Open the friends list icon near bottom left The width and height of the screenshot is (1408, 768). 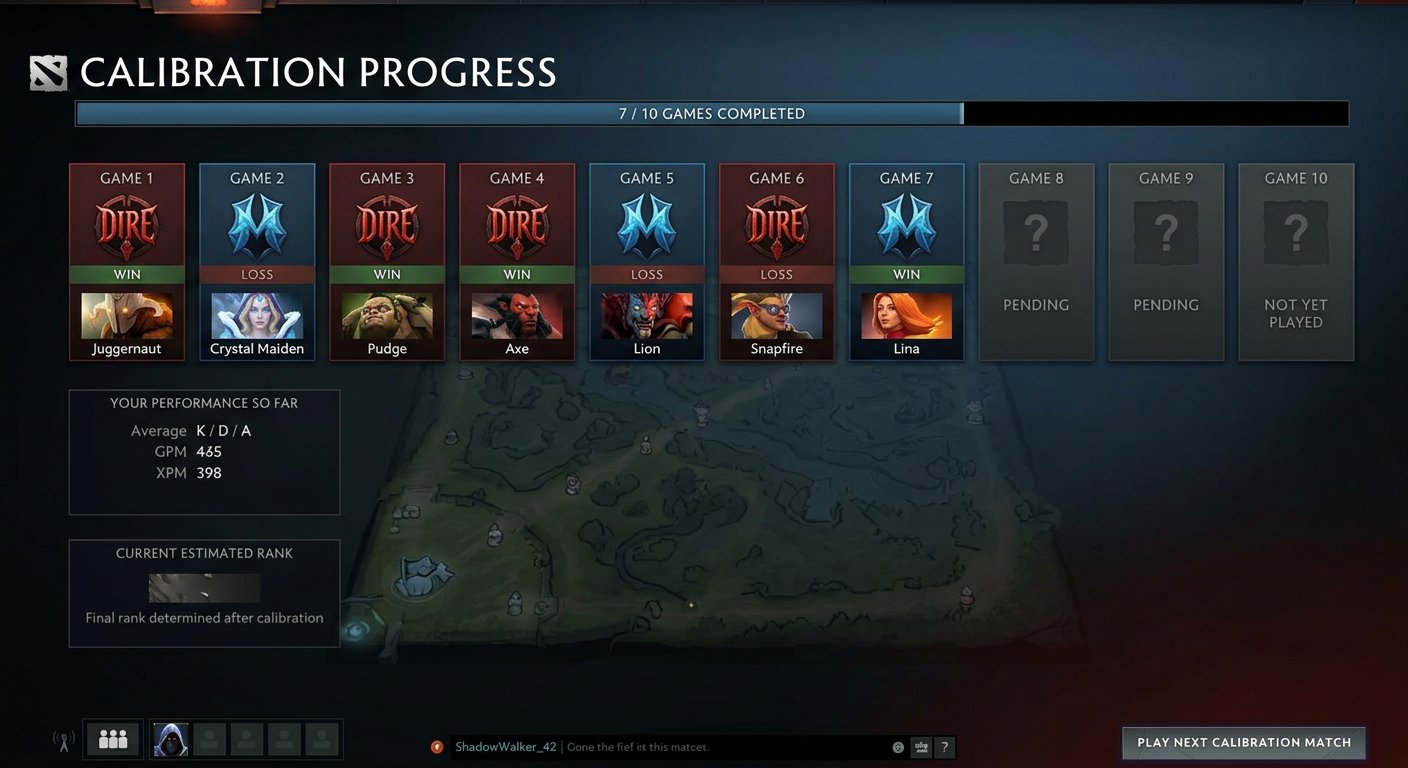[x=112, y=739]
